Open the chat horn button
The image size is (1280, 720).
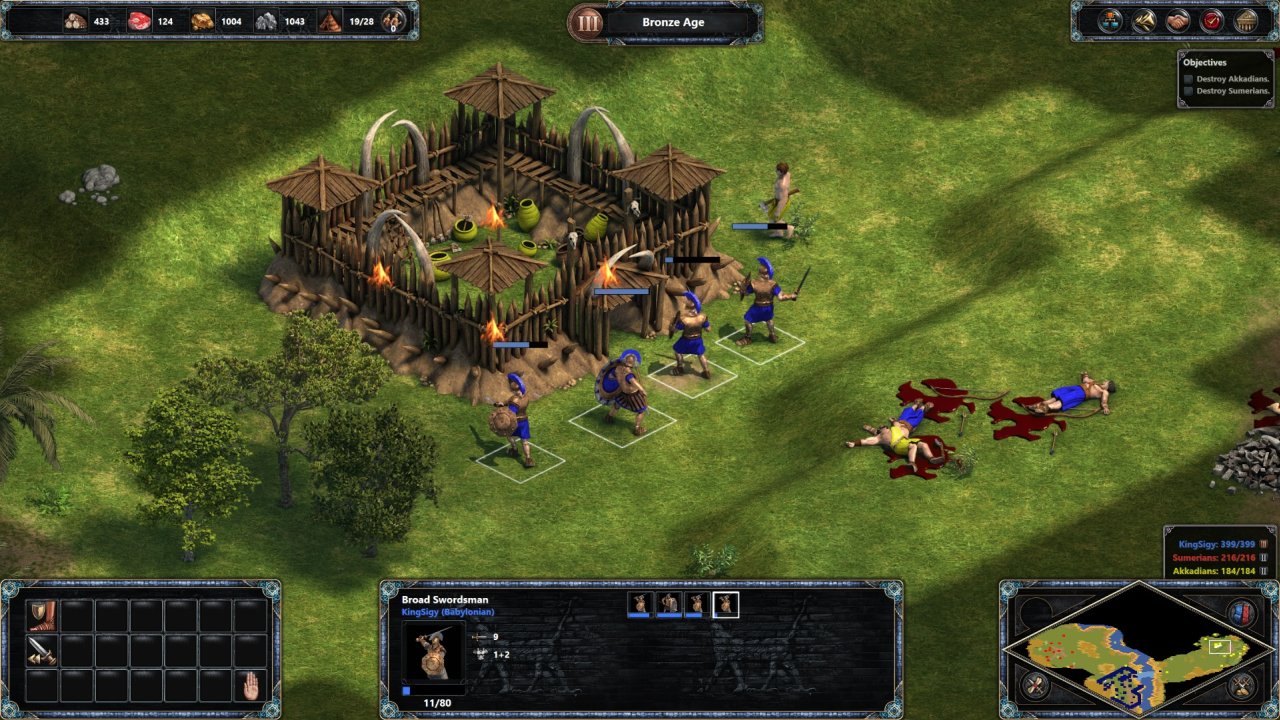[1144, 20]
